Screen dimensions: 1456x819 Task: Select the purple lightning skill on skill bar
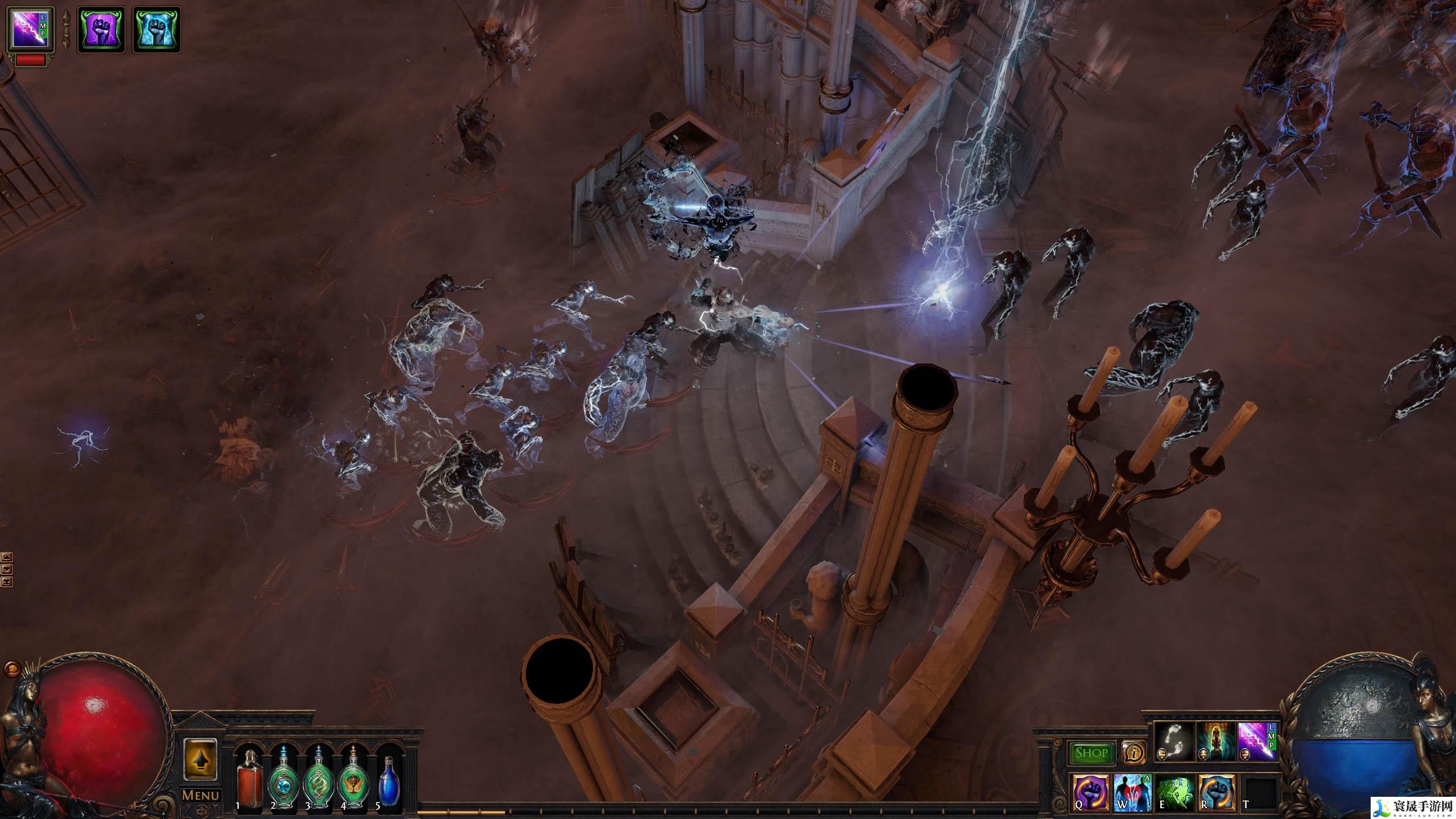coord(1257,742)
